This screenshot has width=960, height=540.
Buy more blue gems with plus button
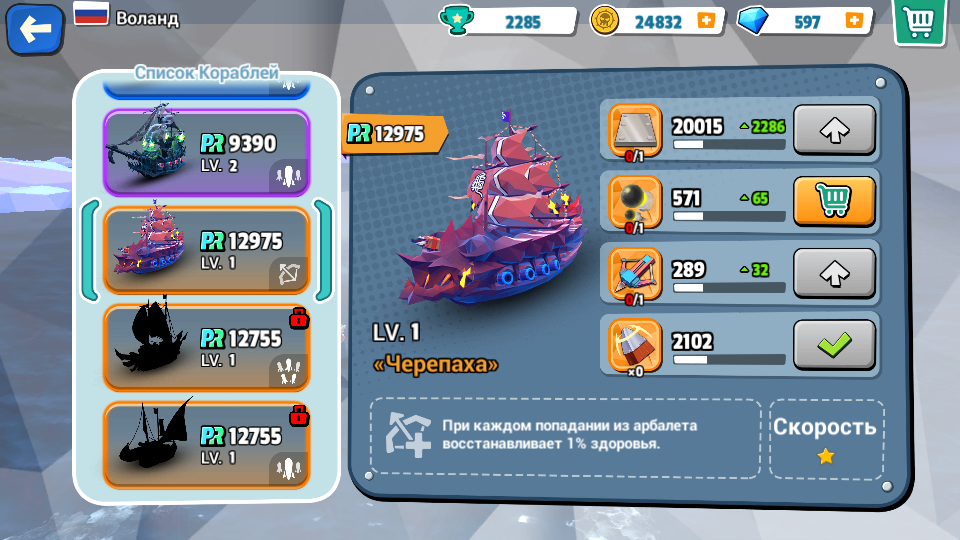tap(854, 21)
